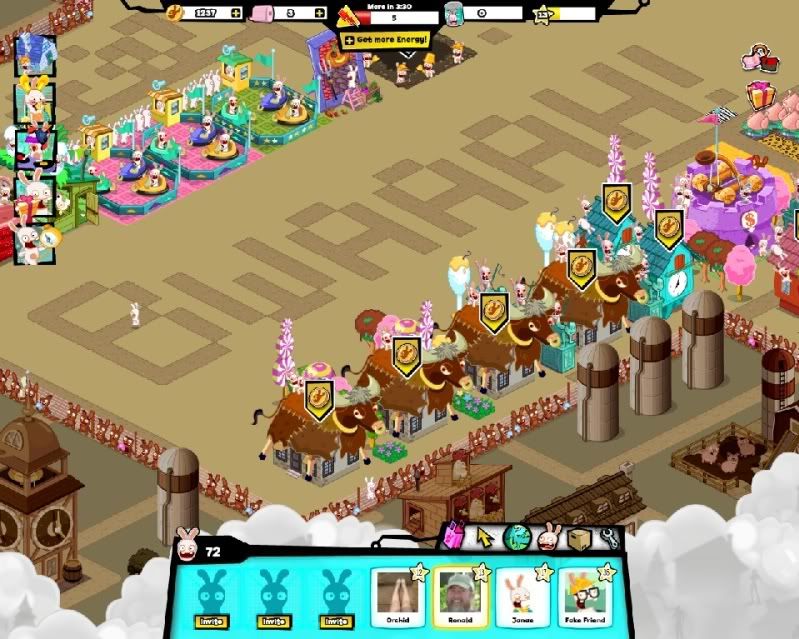Open settings with the wrench icon
The image size is (799, 639).
pos(609,537)
